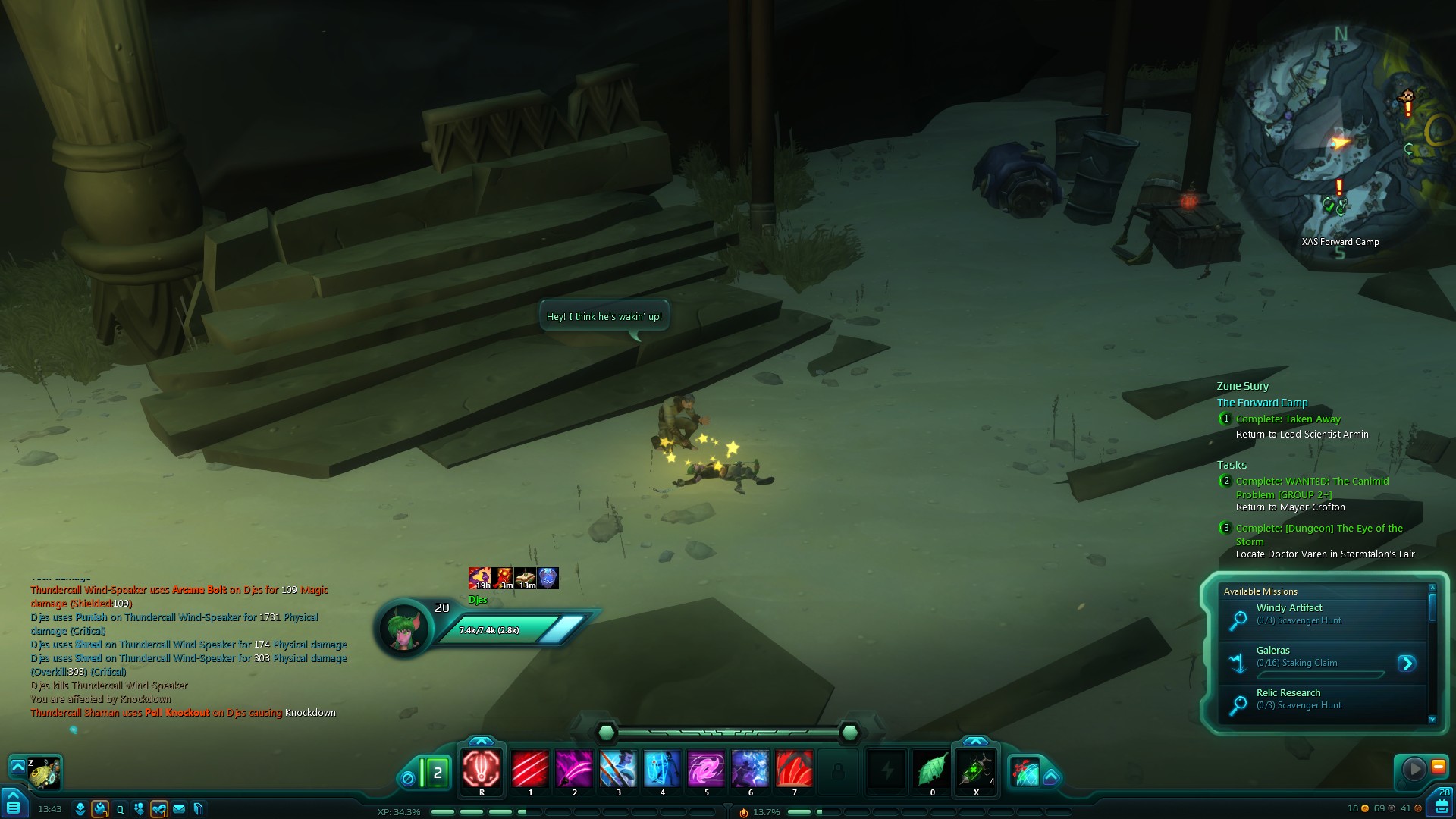The image size is (1456, 819).
Task: Click the Djes character portrait
Action: click(x=405, y=628)
